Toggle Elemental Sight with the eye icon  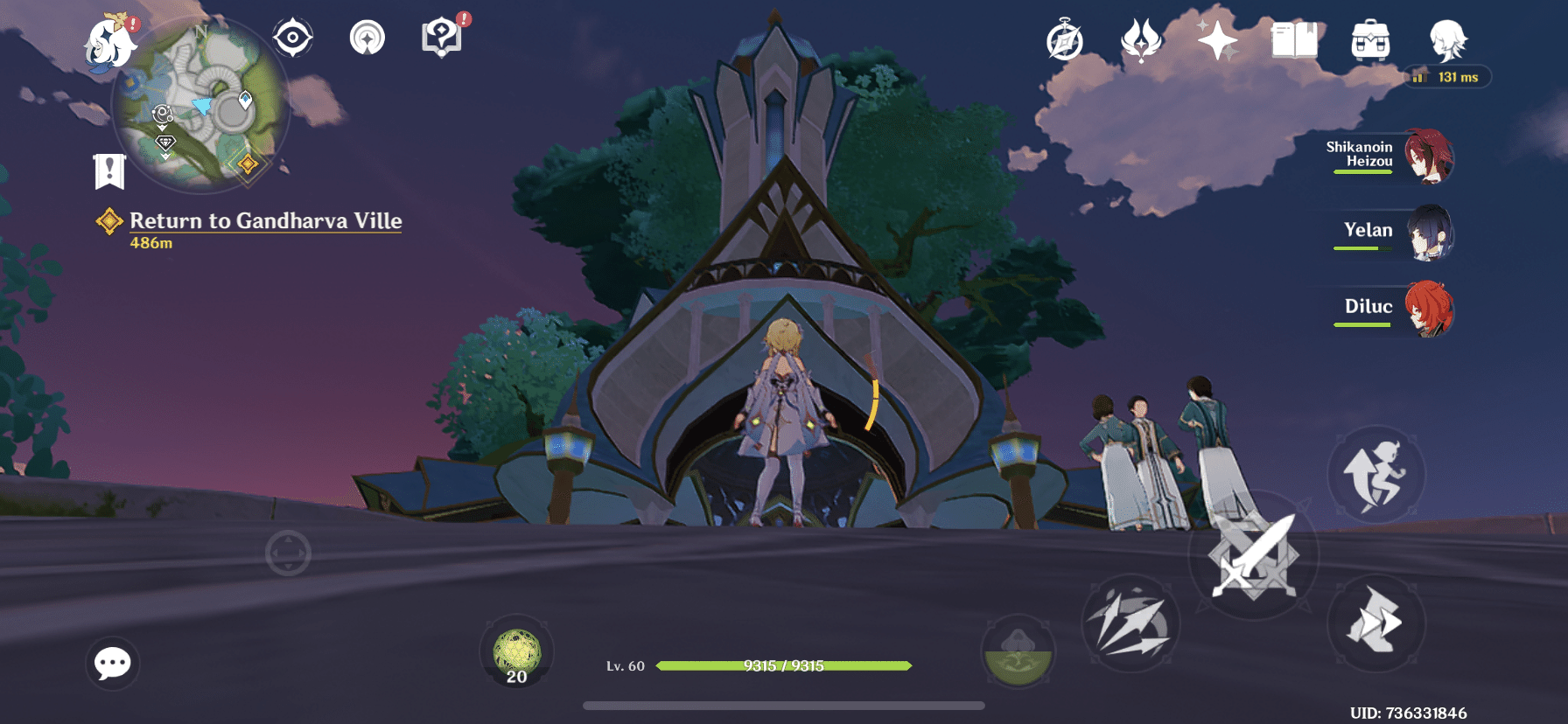(293, 37)
